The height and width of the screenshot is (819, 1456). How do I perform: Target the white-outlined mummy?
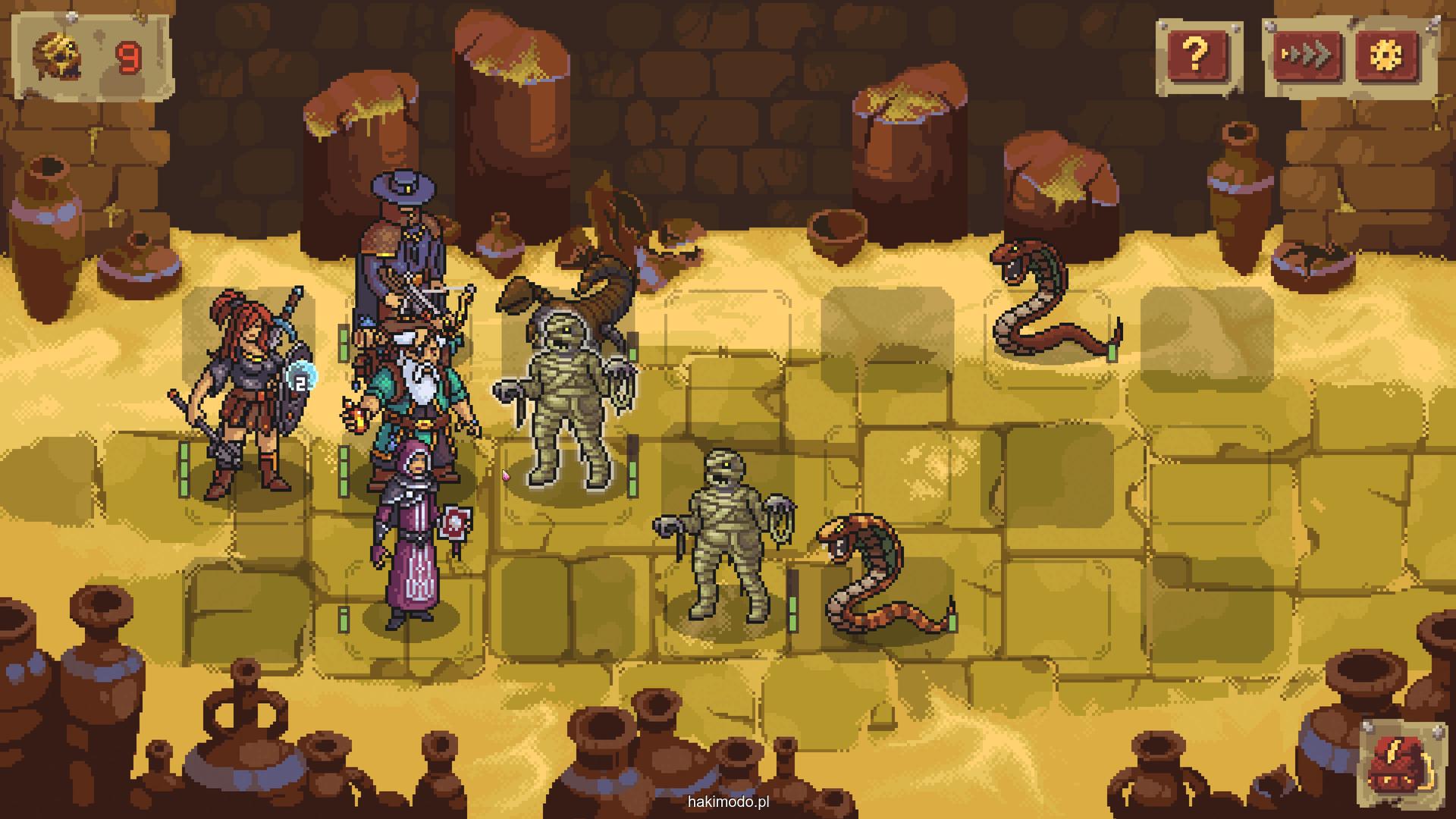567,402
